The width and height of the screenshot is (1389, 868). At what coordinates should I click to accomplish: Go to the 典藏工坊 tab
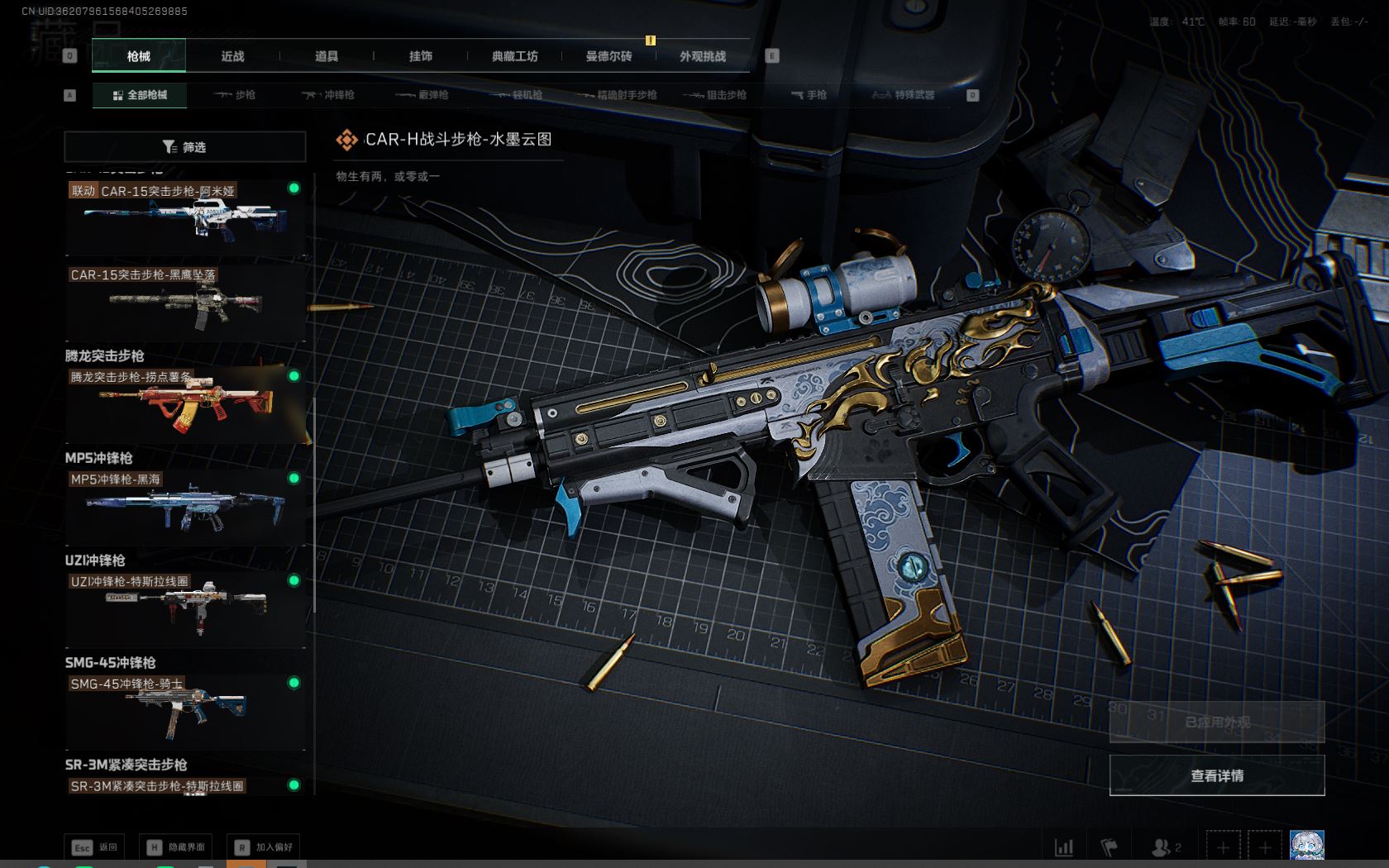[x=514, y=56]
